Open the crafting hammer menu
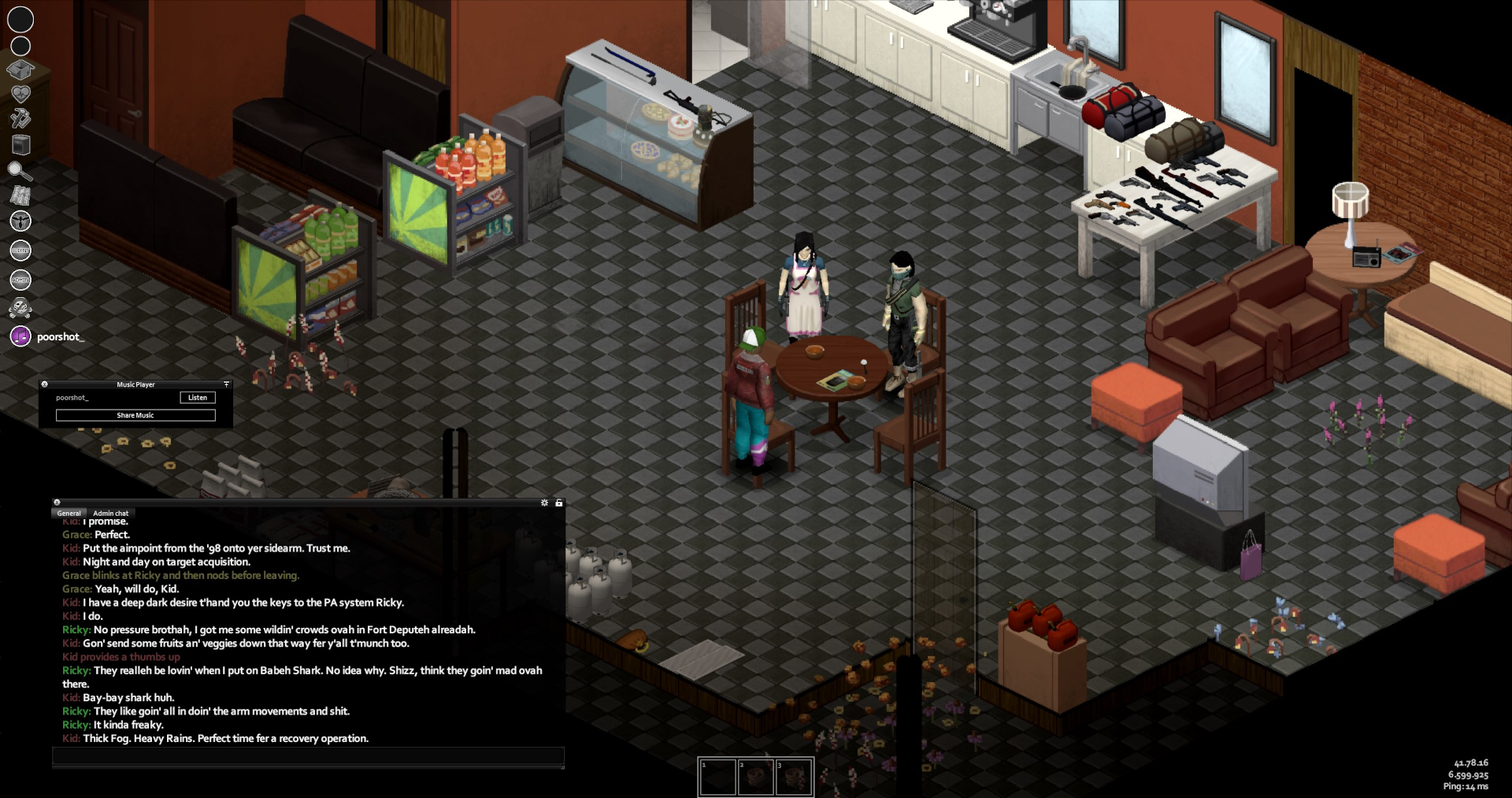1512x798 pixels. (20, 119)
